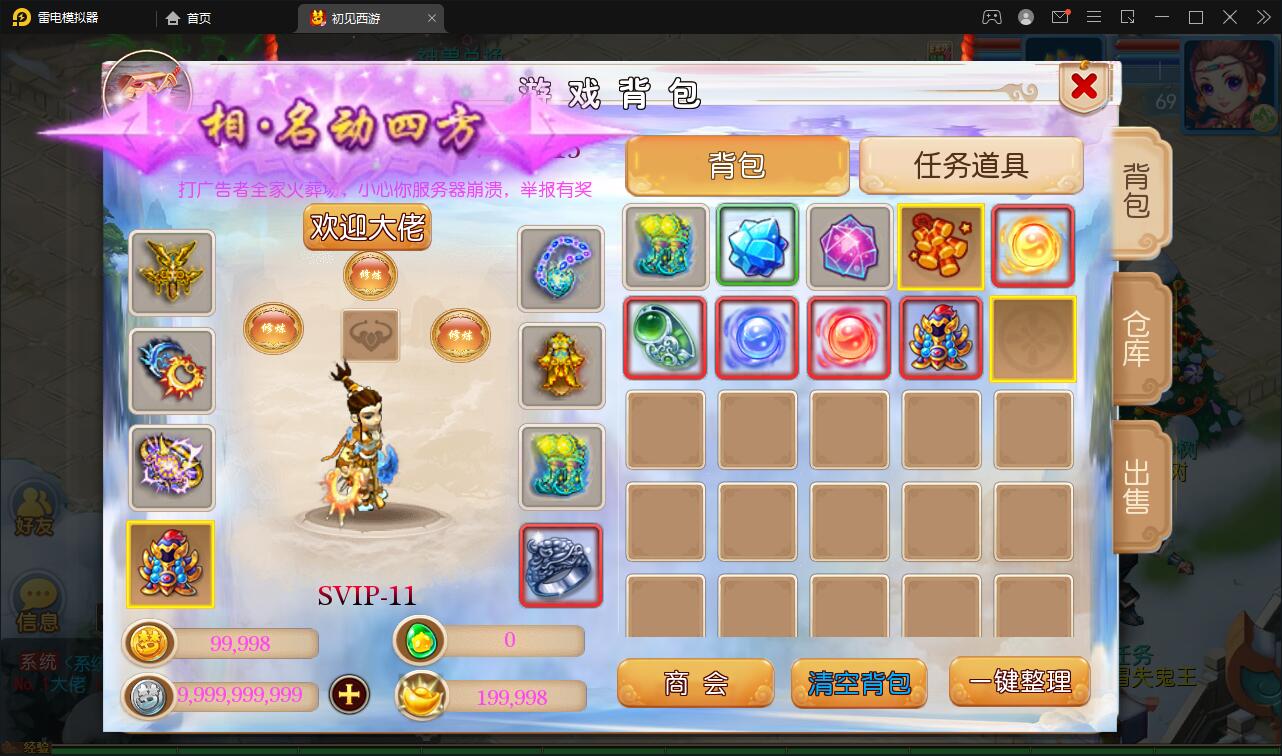Select the 首页 home tab in the emulator

(x=189, y=17)
